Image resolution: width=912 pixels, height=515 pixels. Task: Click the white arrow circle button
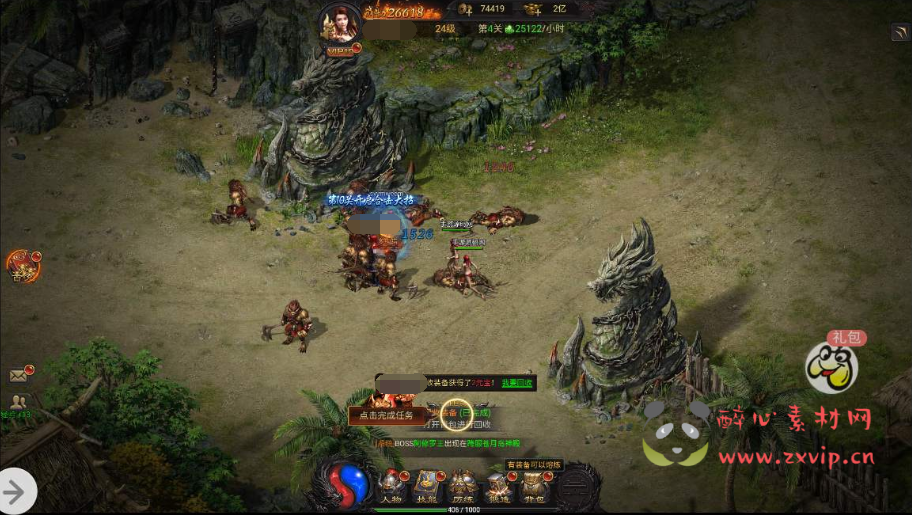[x=17, y=491]
